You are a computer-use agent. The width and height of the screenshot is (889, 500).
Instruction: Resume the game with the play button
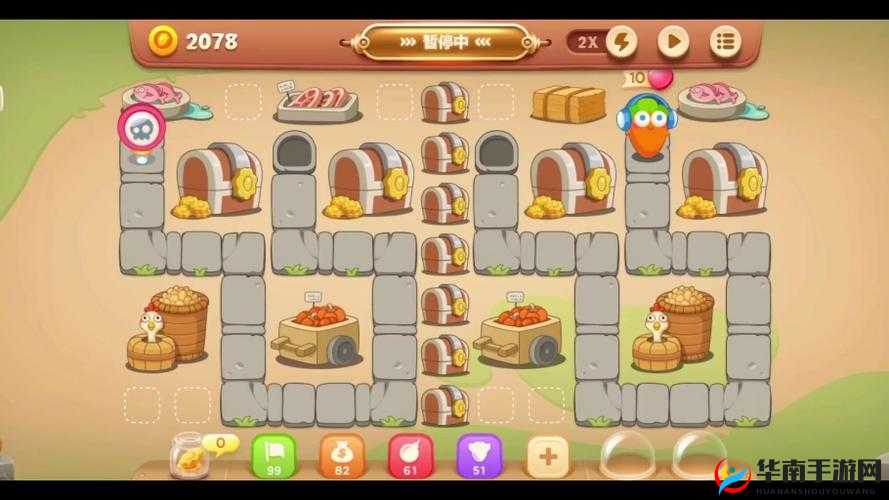[673, 42]
